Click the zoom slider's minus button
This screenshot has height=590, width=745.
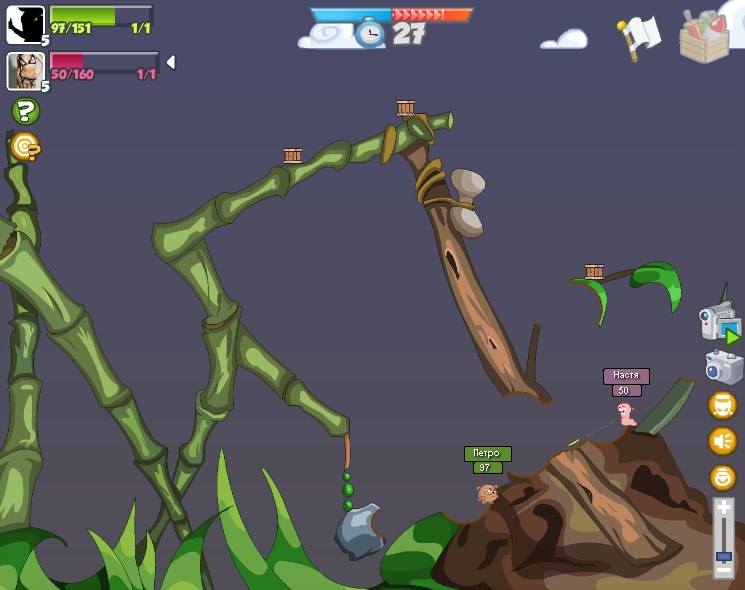click(723, 571)
